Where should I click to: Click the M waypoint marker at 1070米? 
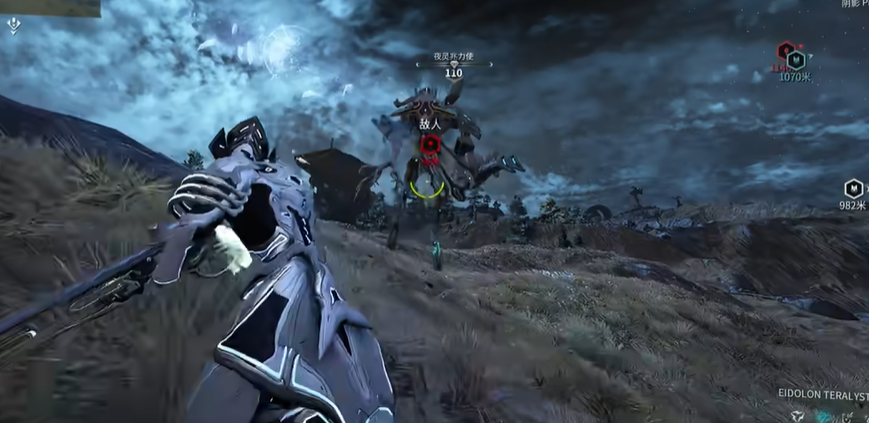796,59
